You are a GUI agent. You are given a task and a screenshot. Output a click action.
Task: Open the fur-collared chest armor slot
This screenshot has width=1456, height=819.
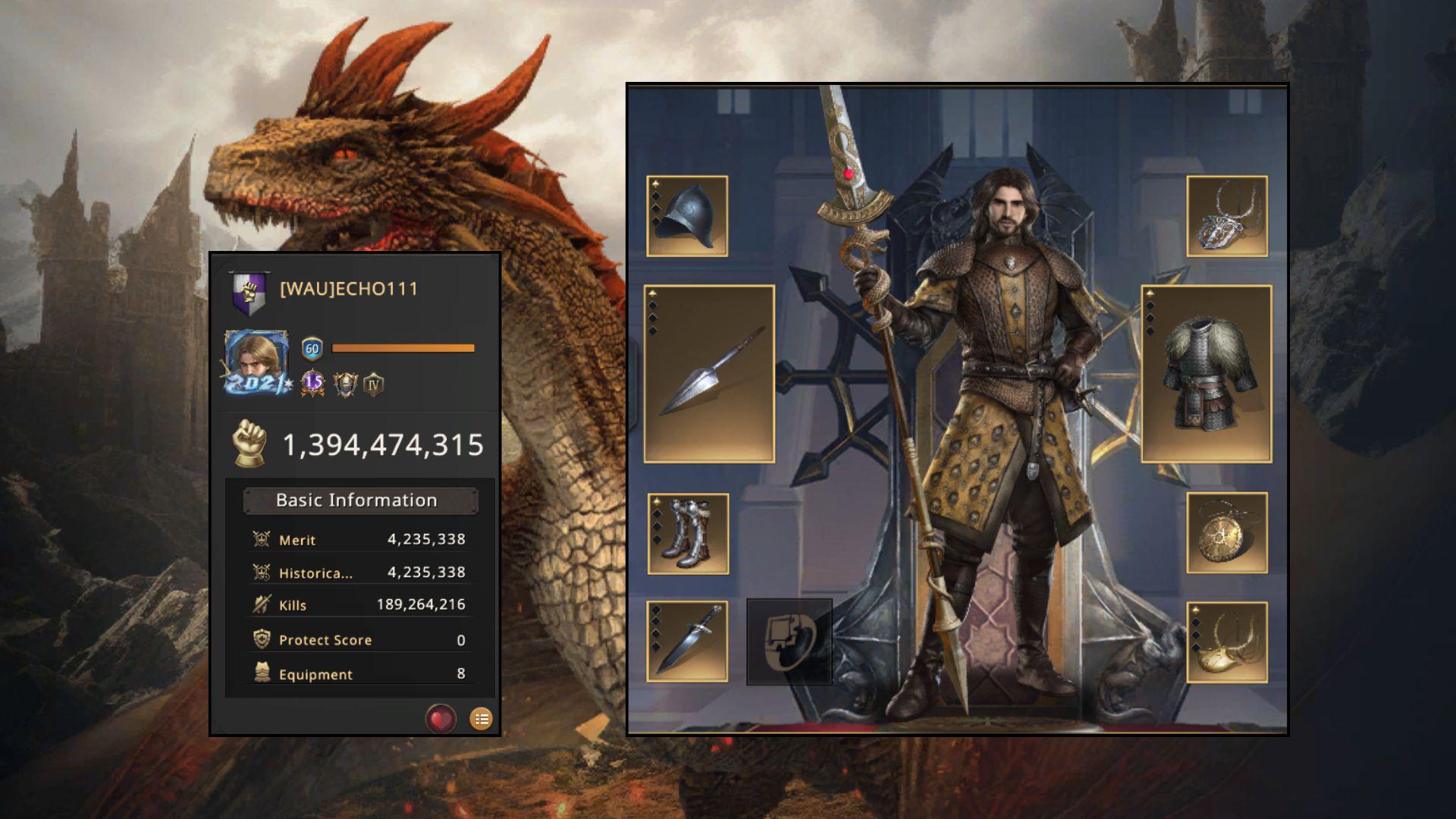pos(1206,374)
